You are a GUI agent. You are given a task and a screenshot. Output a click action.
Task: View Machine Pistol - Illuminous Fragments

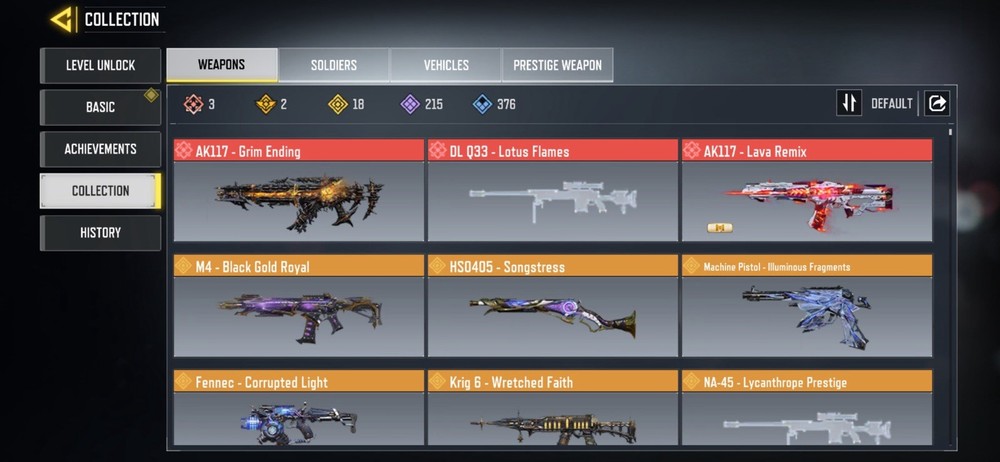point(806,307)
